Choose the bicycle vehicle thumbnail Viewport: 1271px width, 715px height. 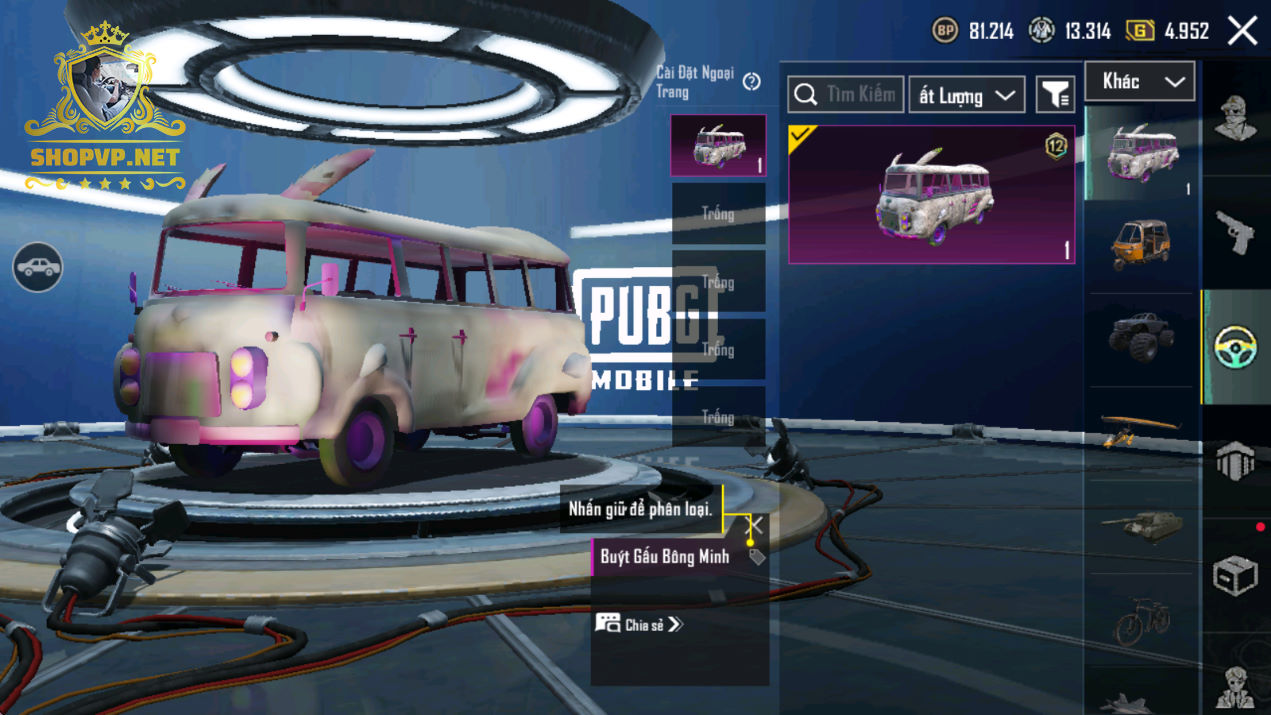[x=1141, y=620]
